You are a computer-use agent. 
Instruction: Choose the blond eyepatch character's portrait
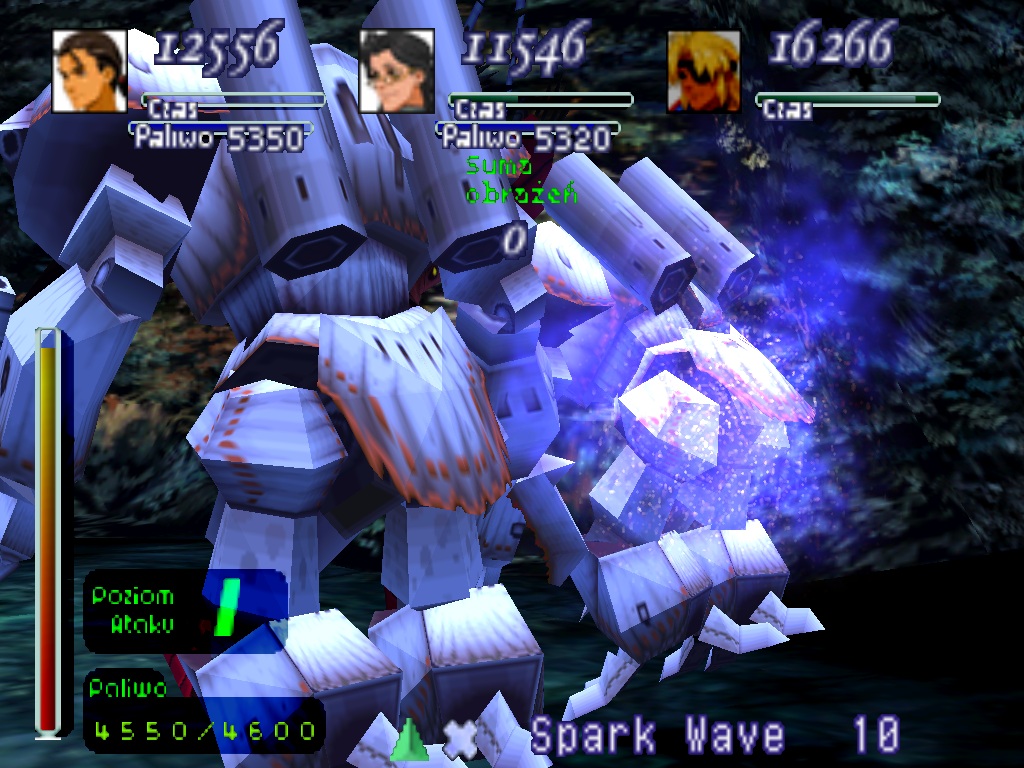coord(704,71)
